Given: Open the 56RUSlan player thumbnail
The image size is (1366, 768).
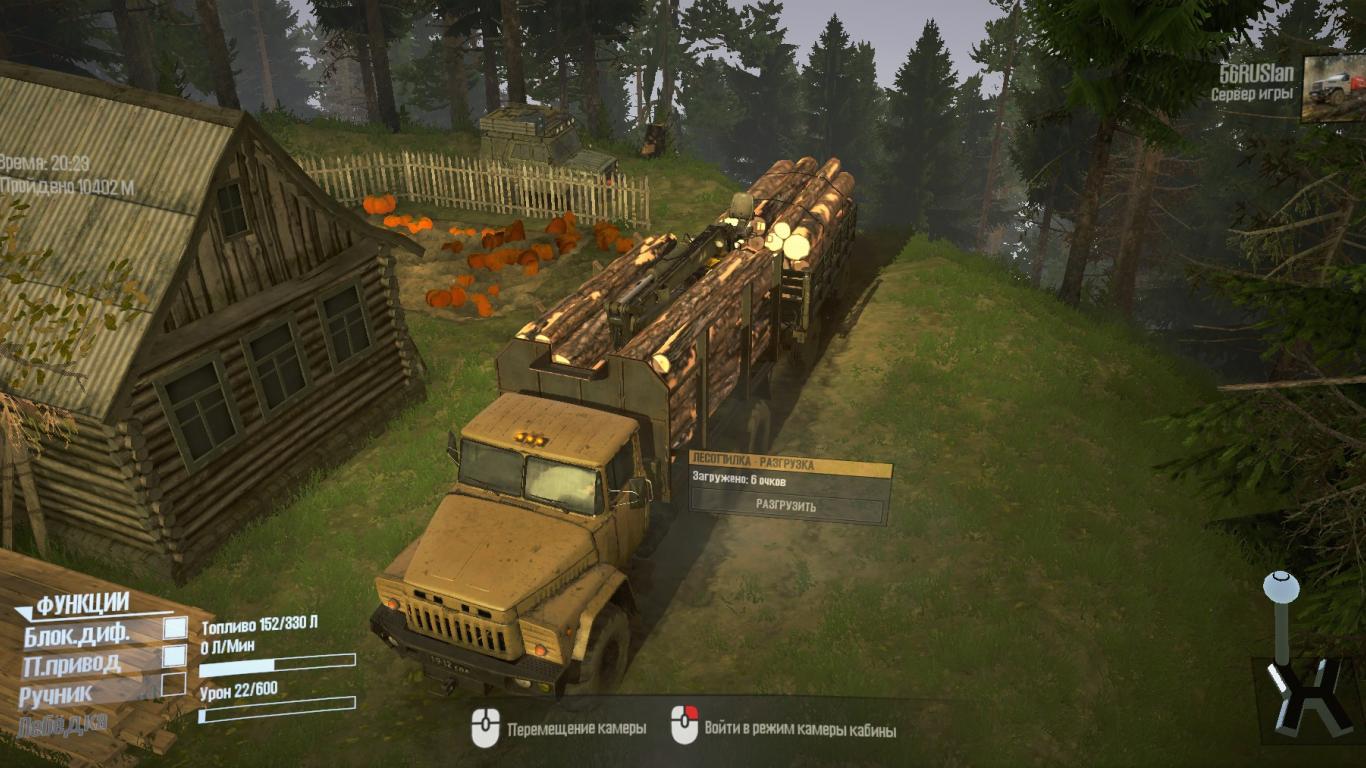Looking at the screenshot, I should point(1332,88).
